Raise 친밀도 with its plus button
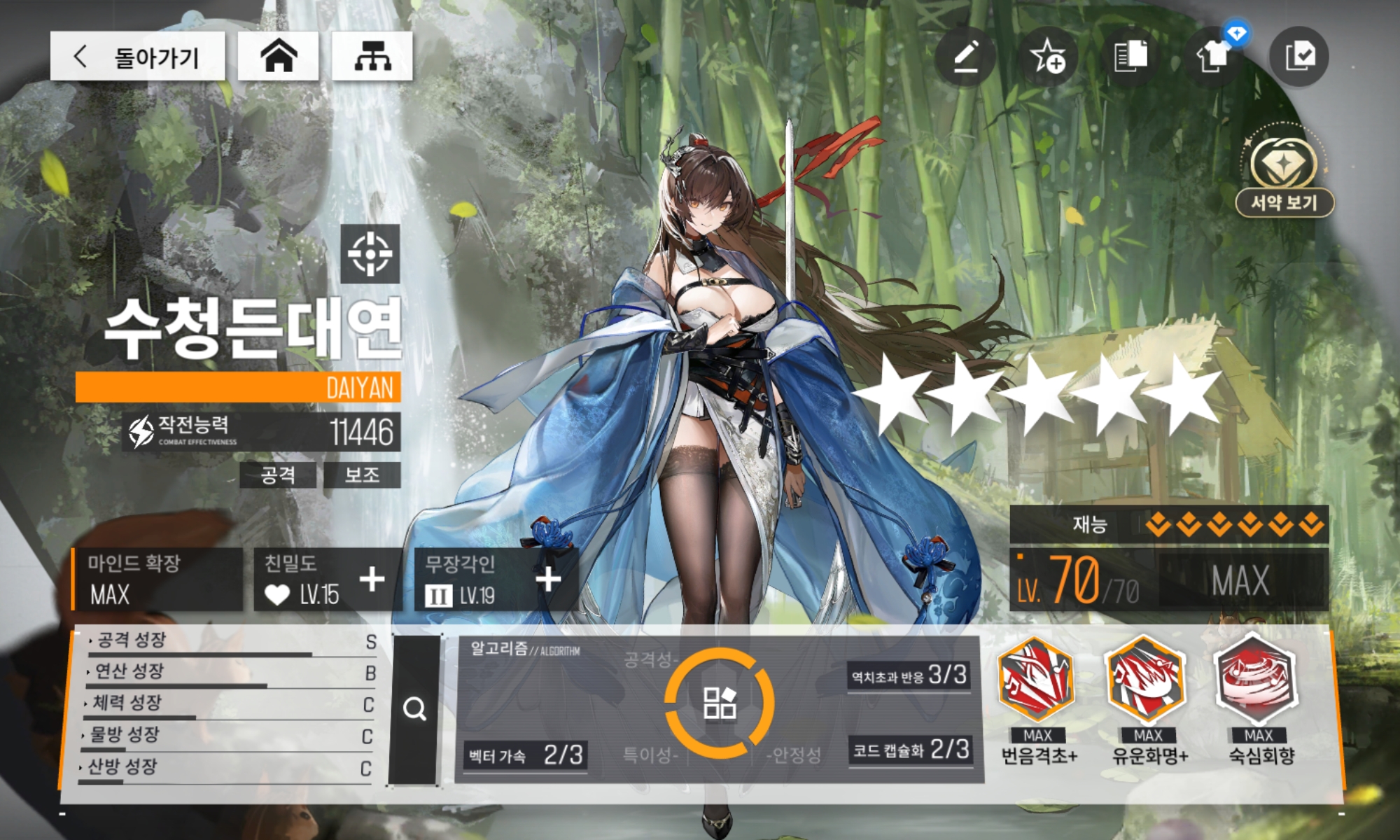Screen dimensions: 1400x840 click(x=372, y=580)
